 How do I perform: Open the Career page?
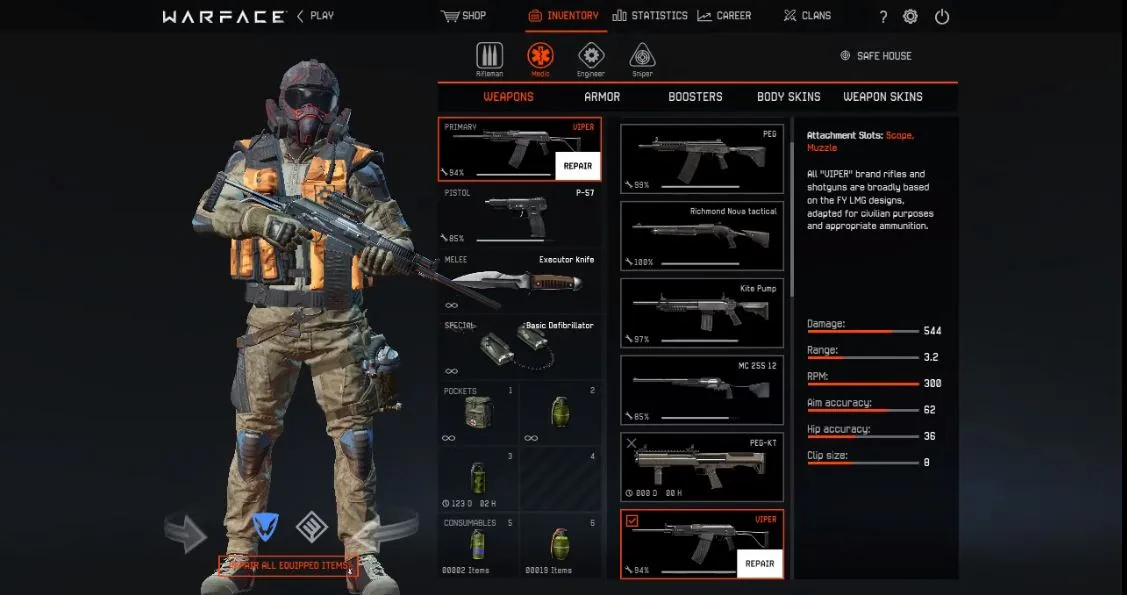point(724,16)
